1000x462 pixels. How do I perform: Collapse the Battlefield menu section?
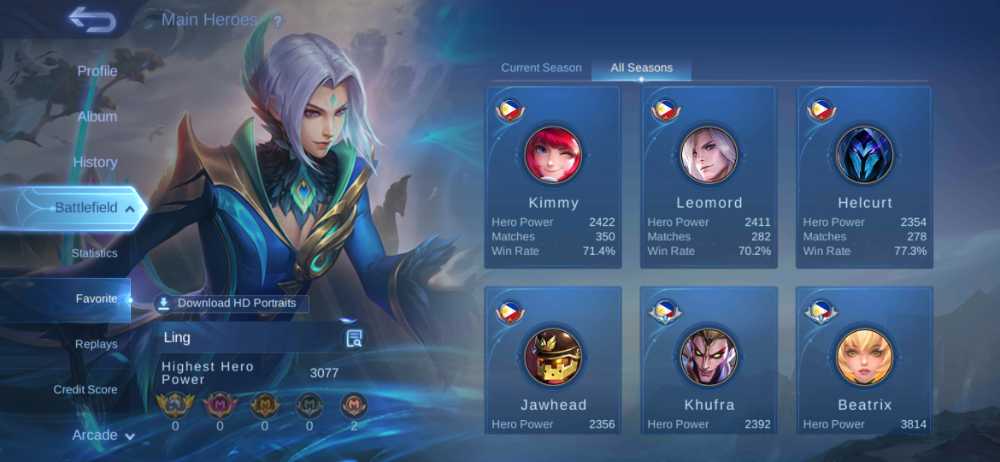(86, 208)
